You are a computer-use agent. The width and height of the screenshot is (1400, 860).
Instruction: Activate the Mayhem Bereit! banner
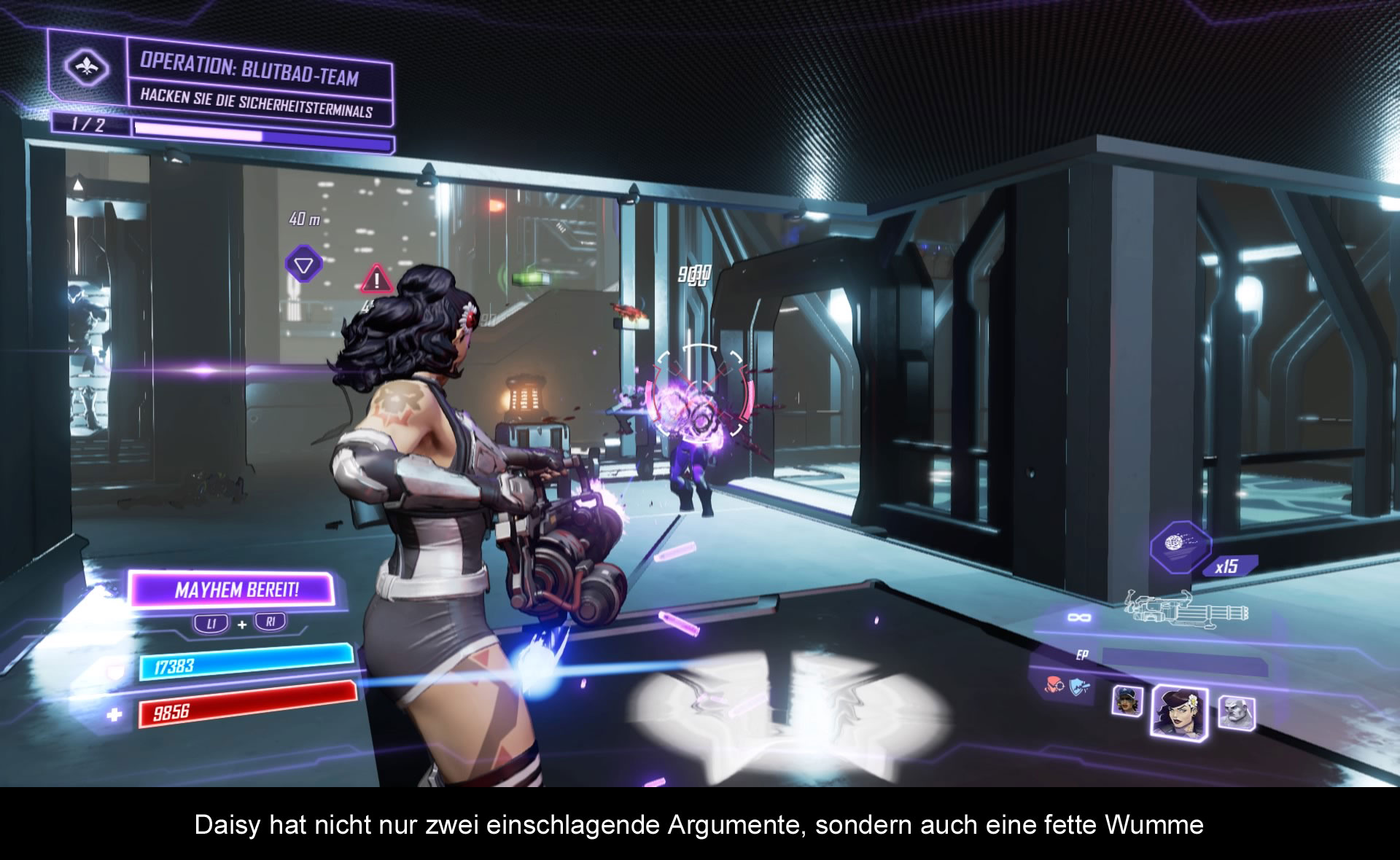click(233, 589)
